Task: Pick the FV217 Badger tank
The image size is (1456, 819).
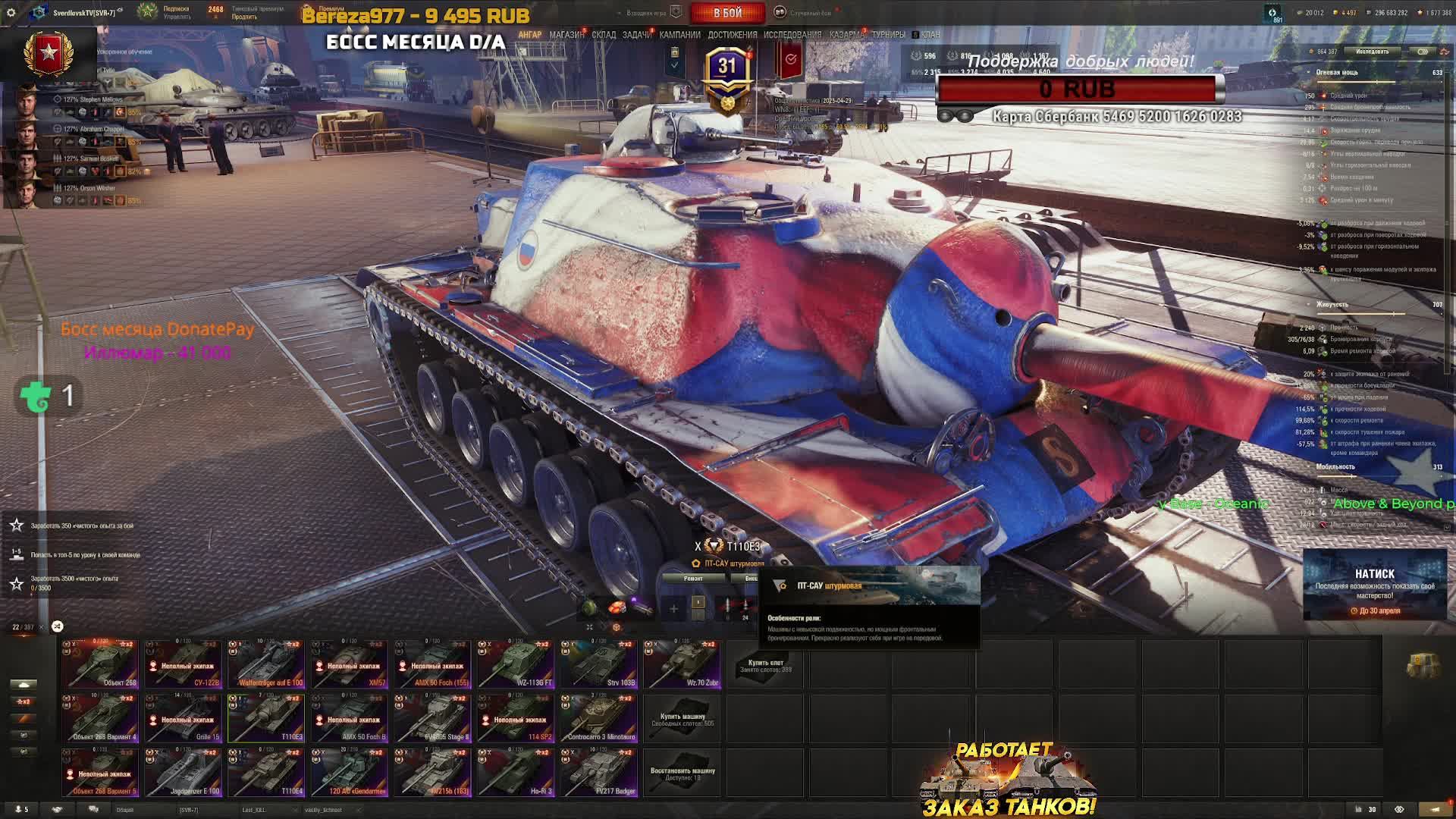Action: 599,773
